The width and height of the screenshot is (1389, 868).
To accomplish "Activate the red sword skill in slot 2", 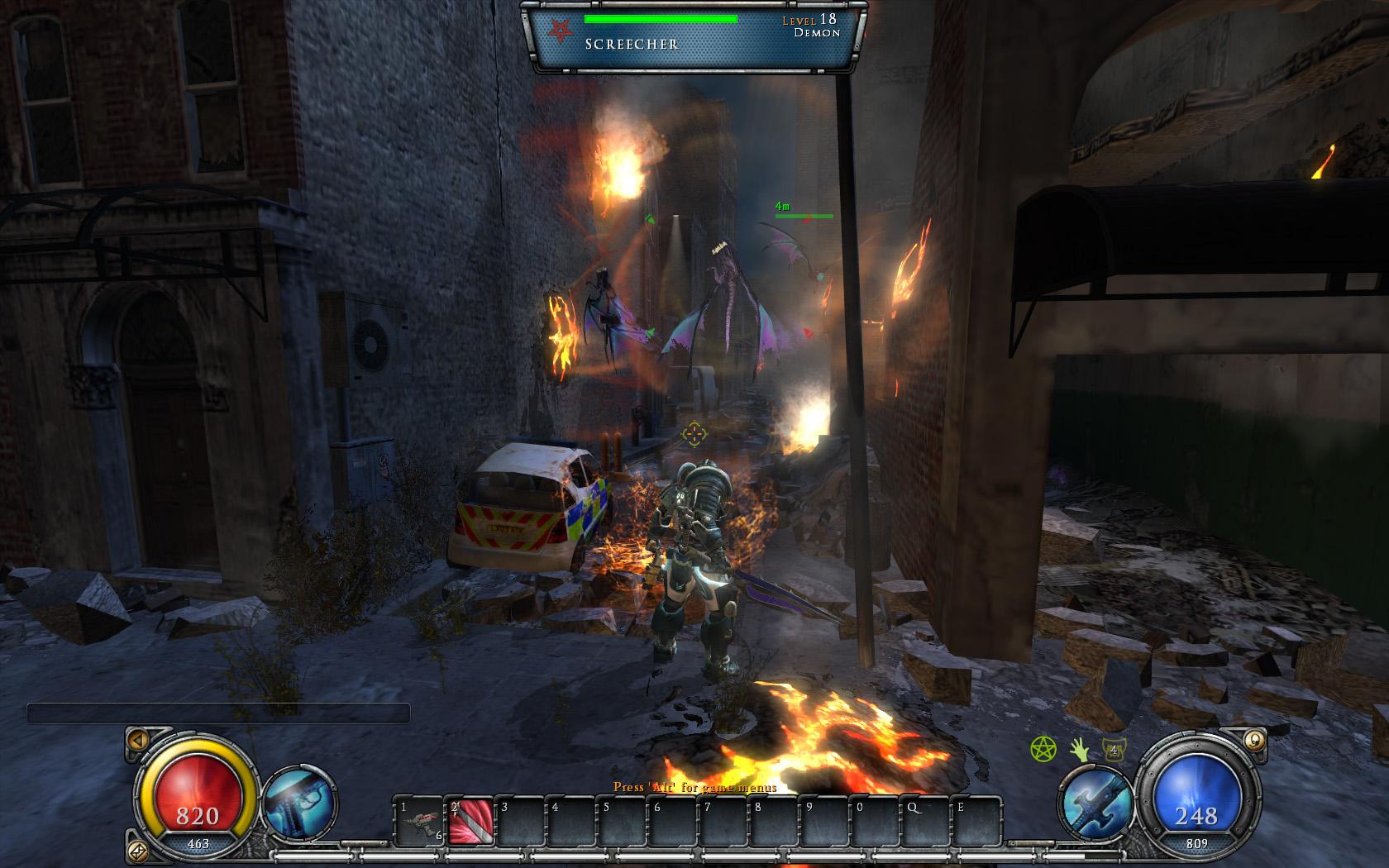I will (x=471, y=822).
